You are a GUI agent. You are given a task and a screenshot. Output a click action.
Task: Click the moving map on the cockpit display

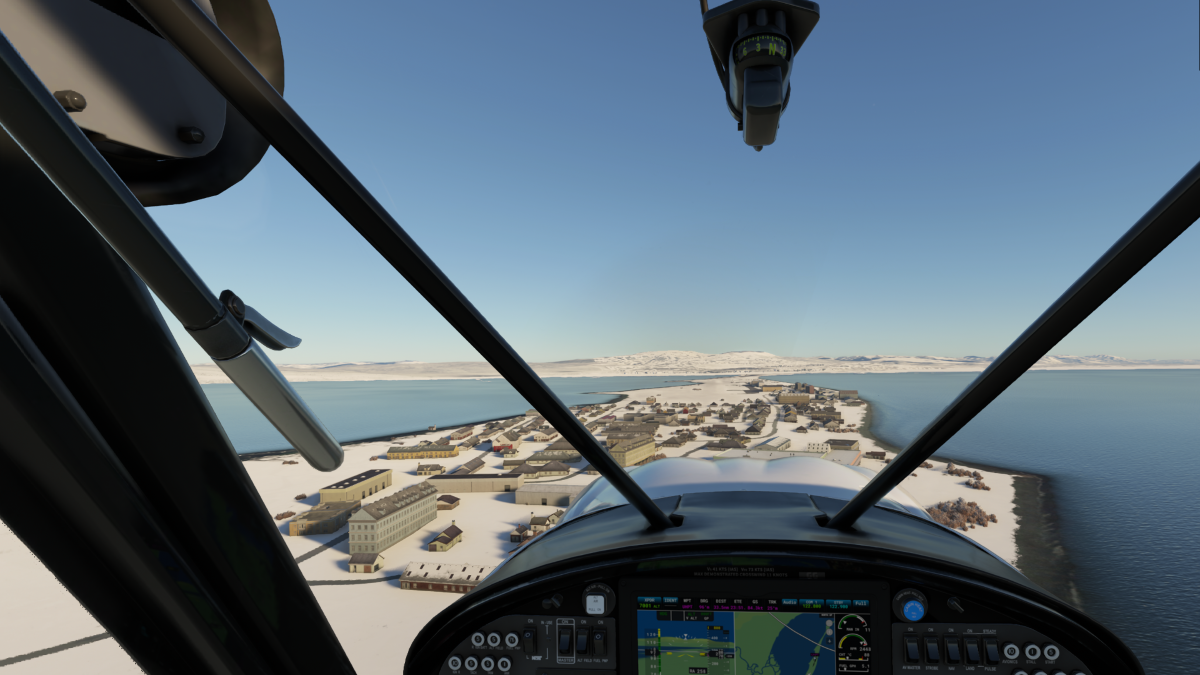click(785, 641)
